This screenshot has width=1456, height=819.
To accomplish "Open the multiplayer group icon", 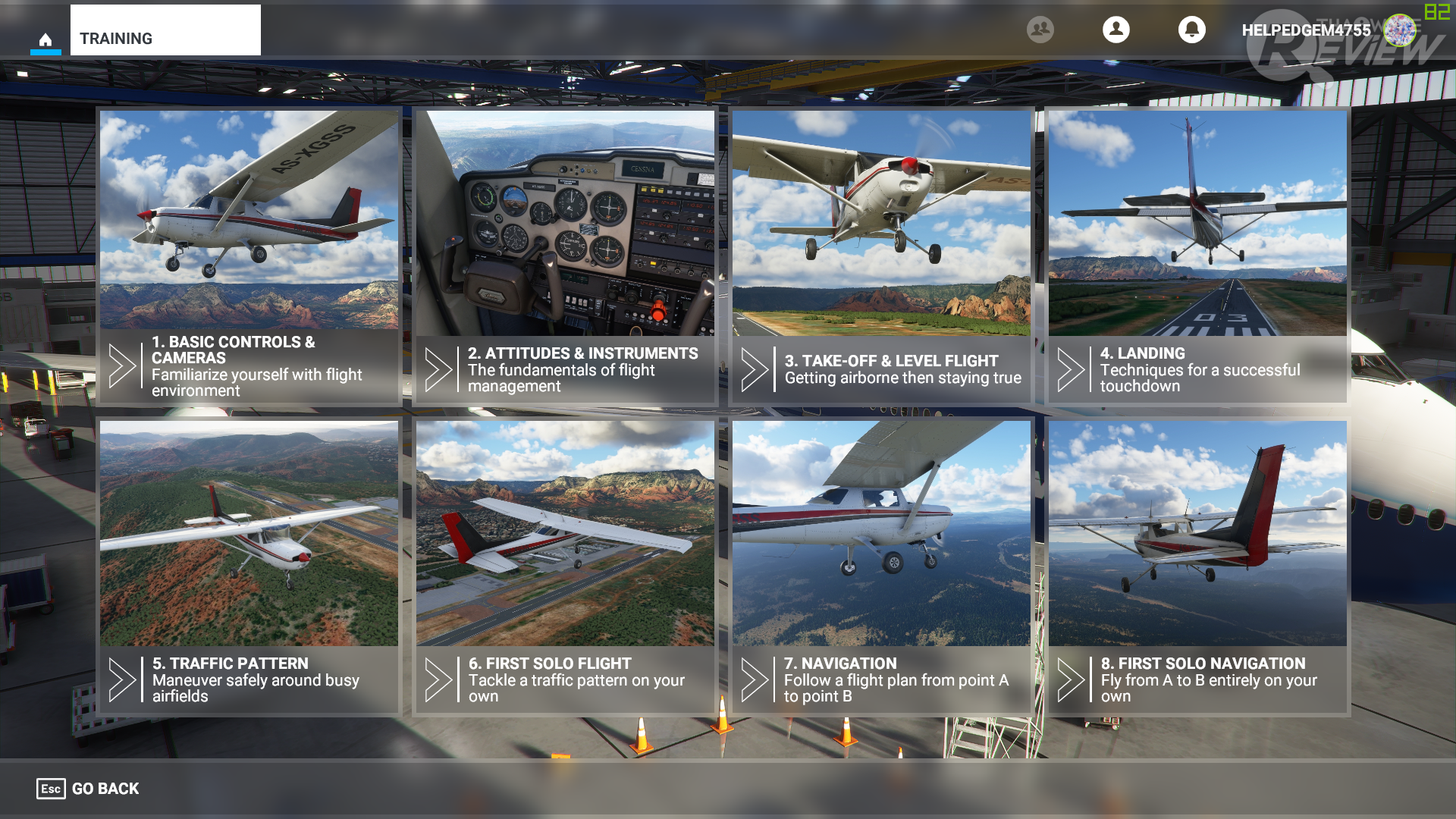I will pyautogui.click(x=1040, y=30).
